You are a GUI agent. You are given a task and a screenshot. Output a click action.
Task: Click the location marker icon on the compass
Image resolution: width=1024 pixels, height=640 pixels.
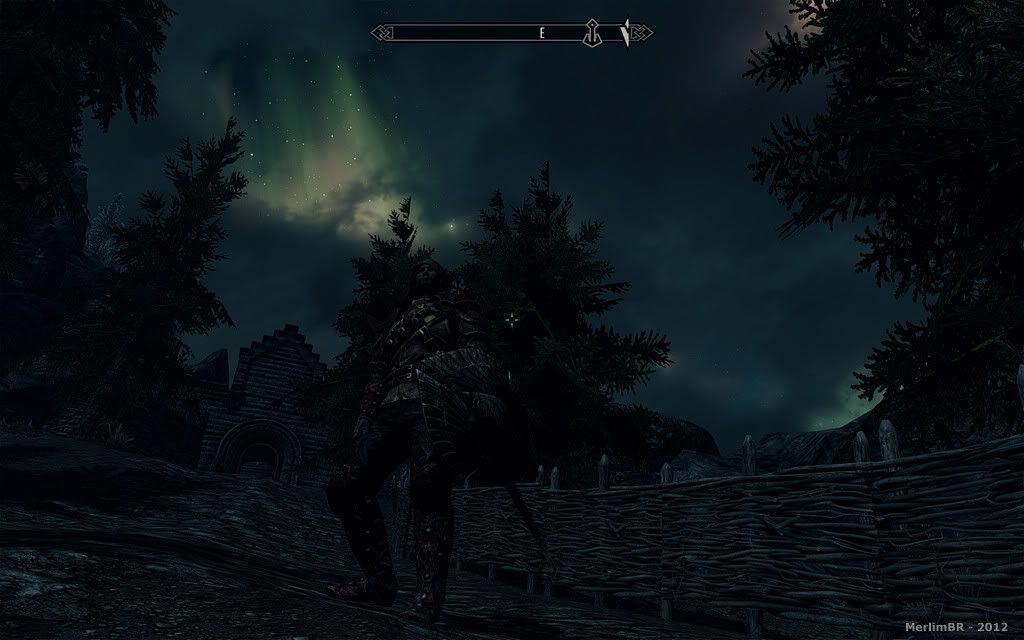[x=592, y=33]
